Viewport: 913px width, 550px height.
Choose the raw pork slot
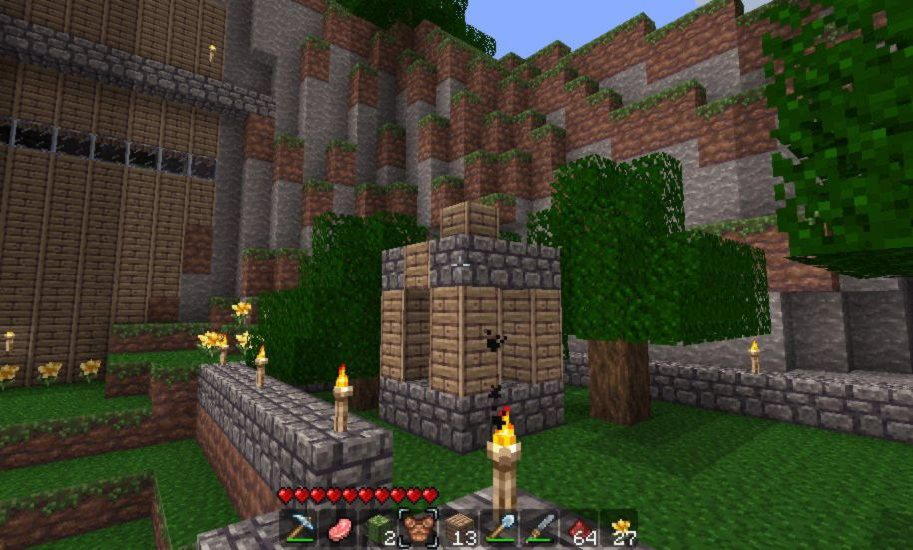339,527
